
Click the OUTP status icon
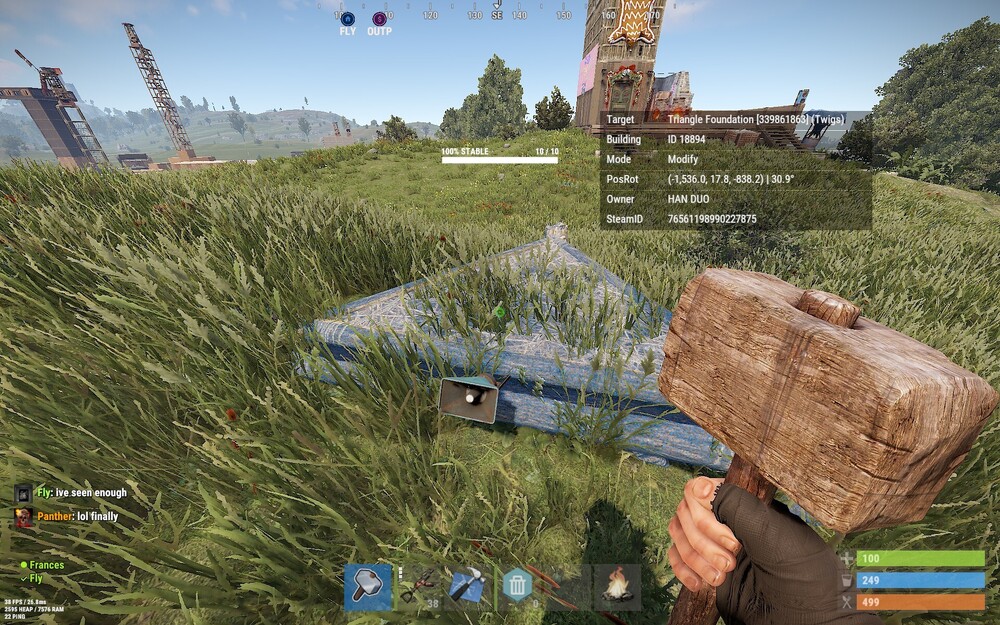379,19
